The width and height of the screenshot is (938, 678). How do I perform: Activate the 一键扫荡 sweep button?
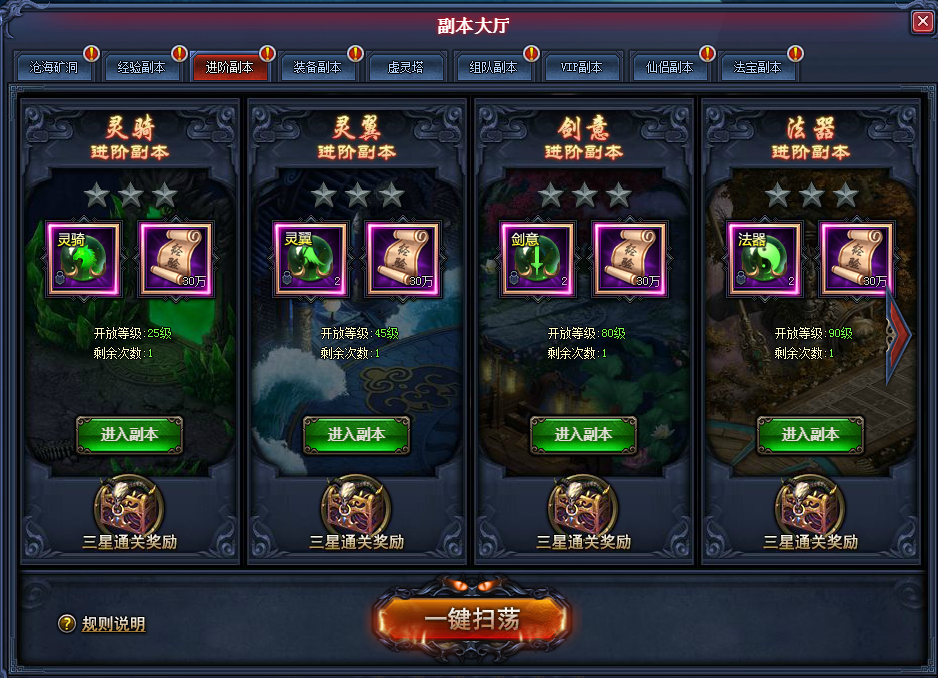click(x=472, y=618)
